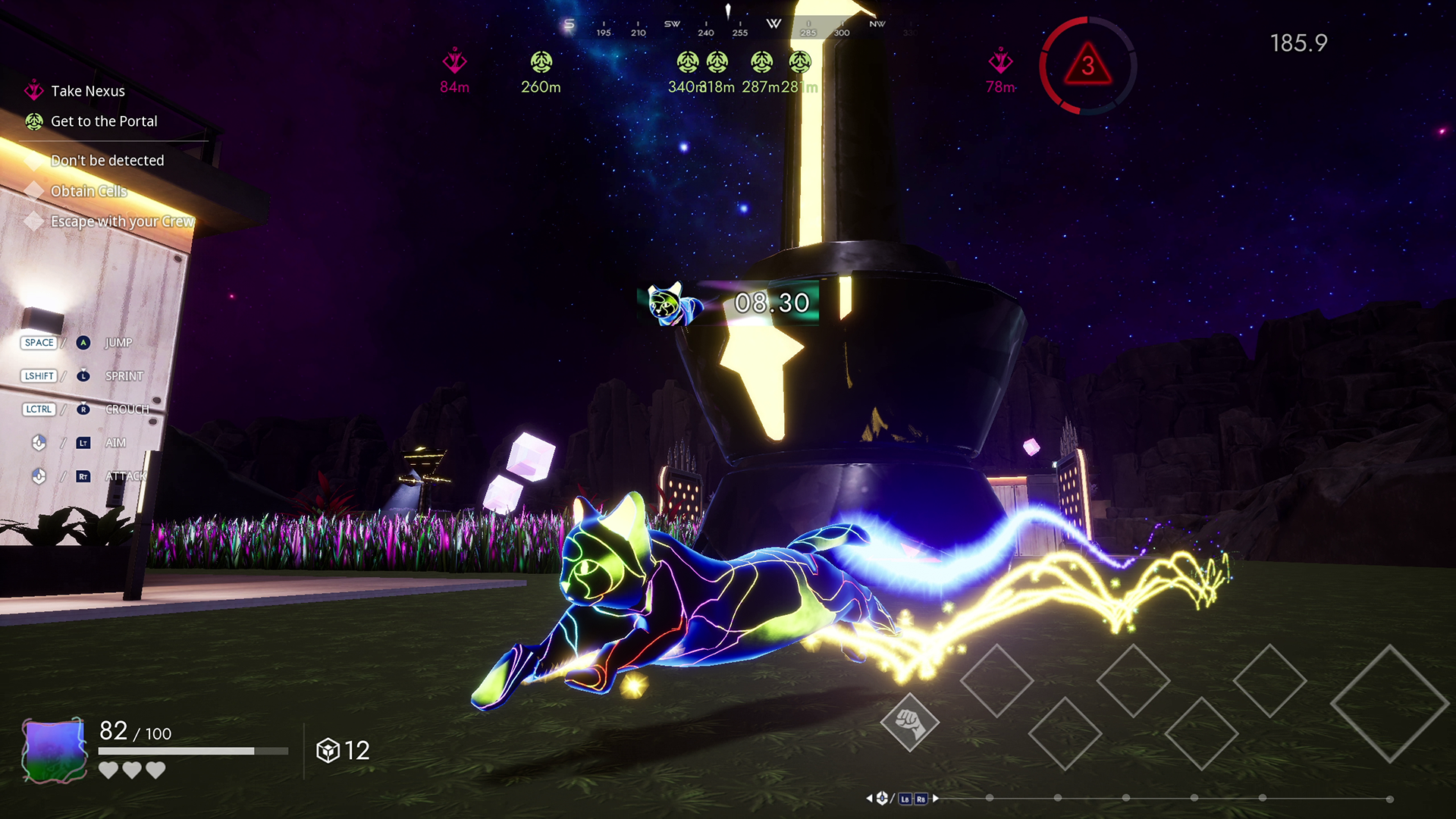Click the cube cell counter icon
Screen dimensions: 1456x819
pyautogui.click(x=328, y=751)
